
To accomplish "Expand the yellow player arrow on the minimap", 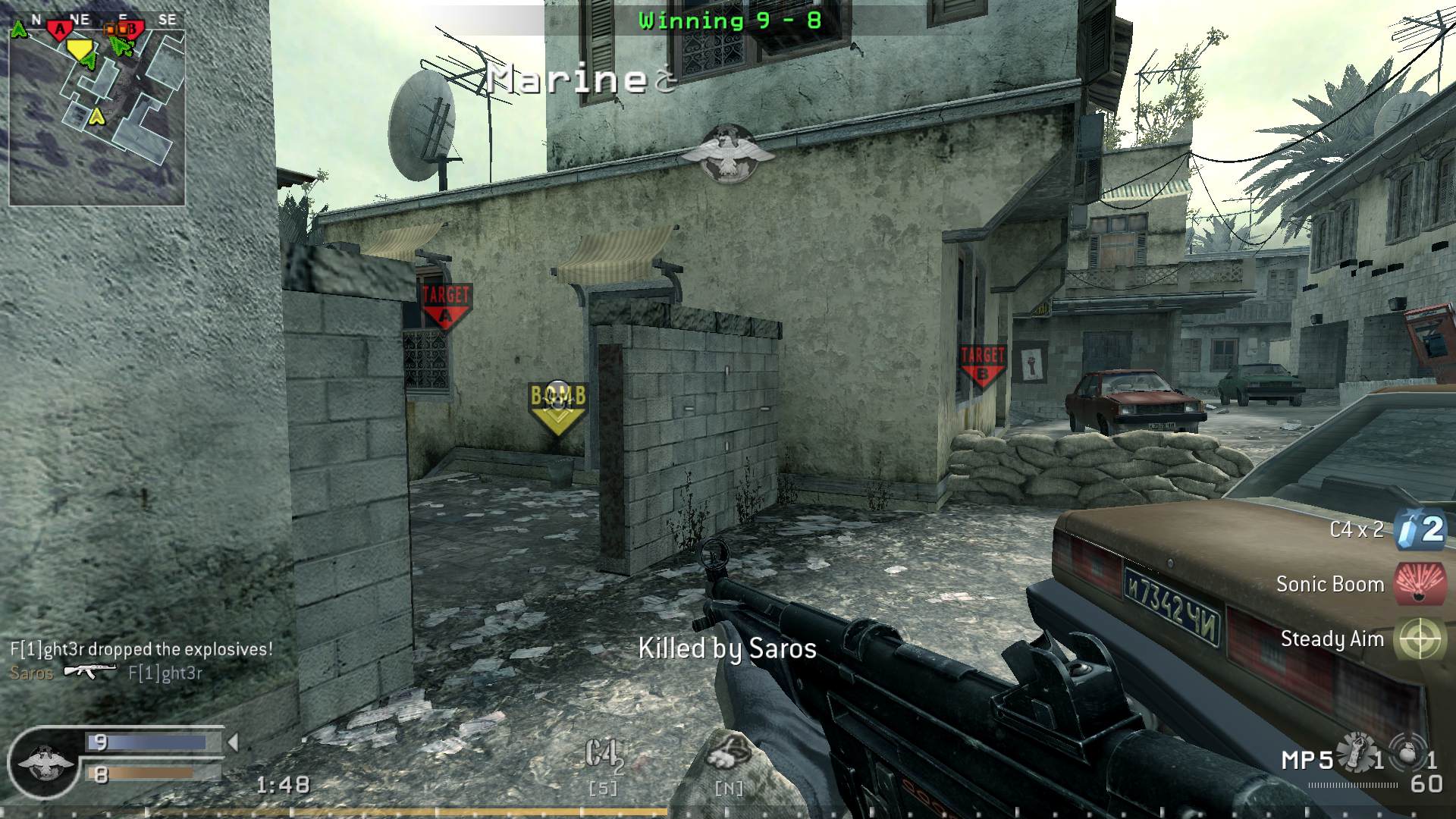I will coord(96,118).
